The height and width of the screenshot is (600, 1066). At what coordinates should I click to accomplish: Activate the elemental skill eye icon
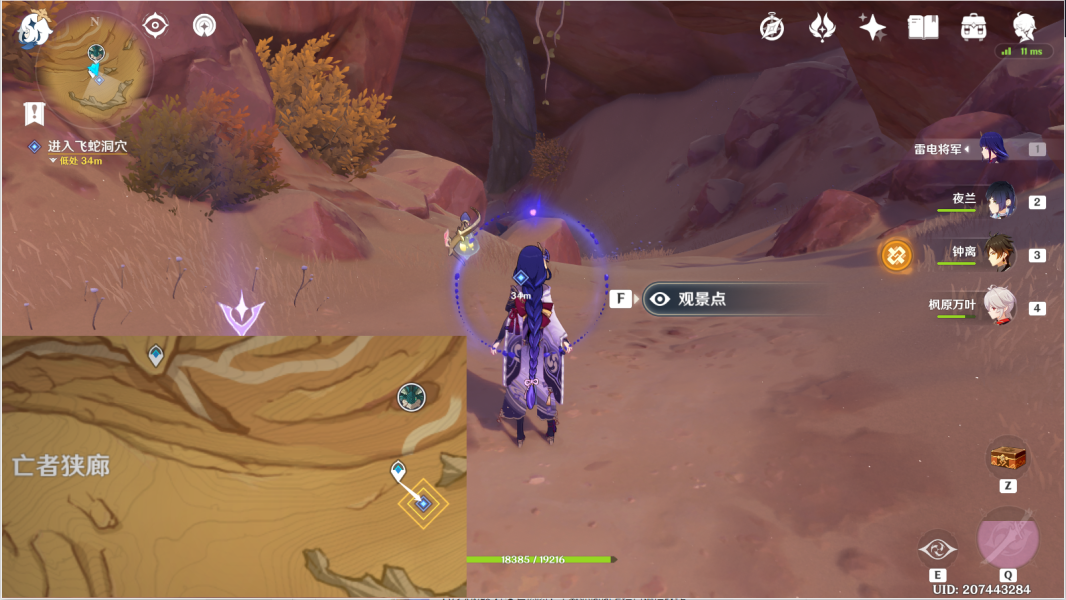937,549
